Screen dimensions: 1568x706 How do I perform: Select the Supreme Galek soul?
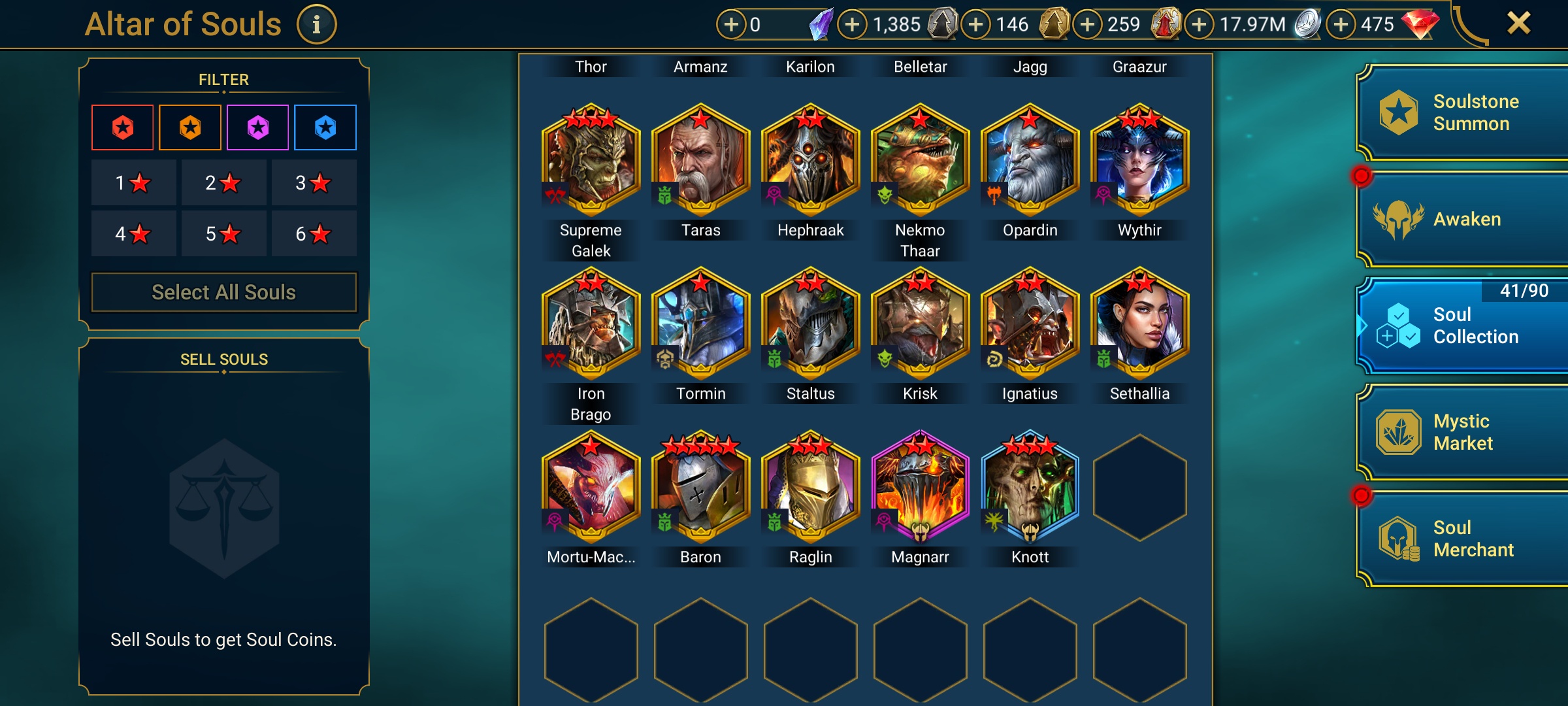[x=591, y=161]
